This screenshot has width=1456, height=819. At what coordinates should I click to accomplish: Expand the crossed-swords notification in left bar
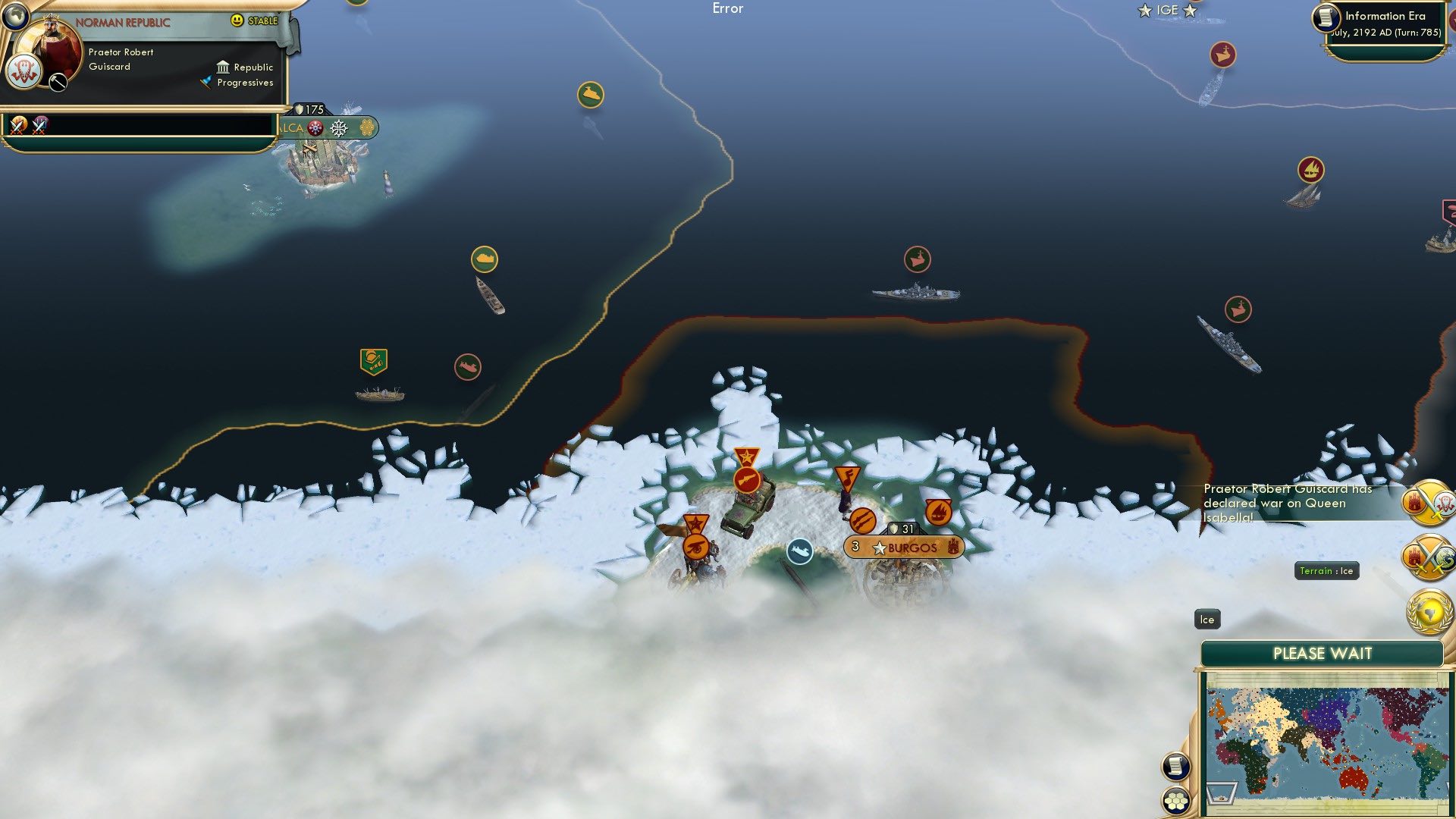pos(18,126)
